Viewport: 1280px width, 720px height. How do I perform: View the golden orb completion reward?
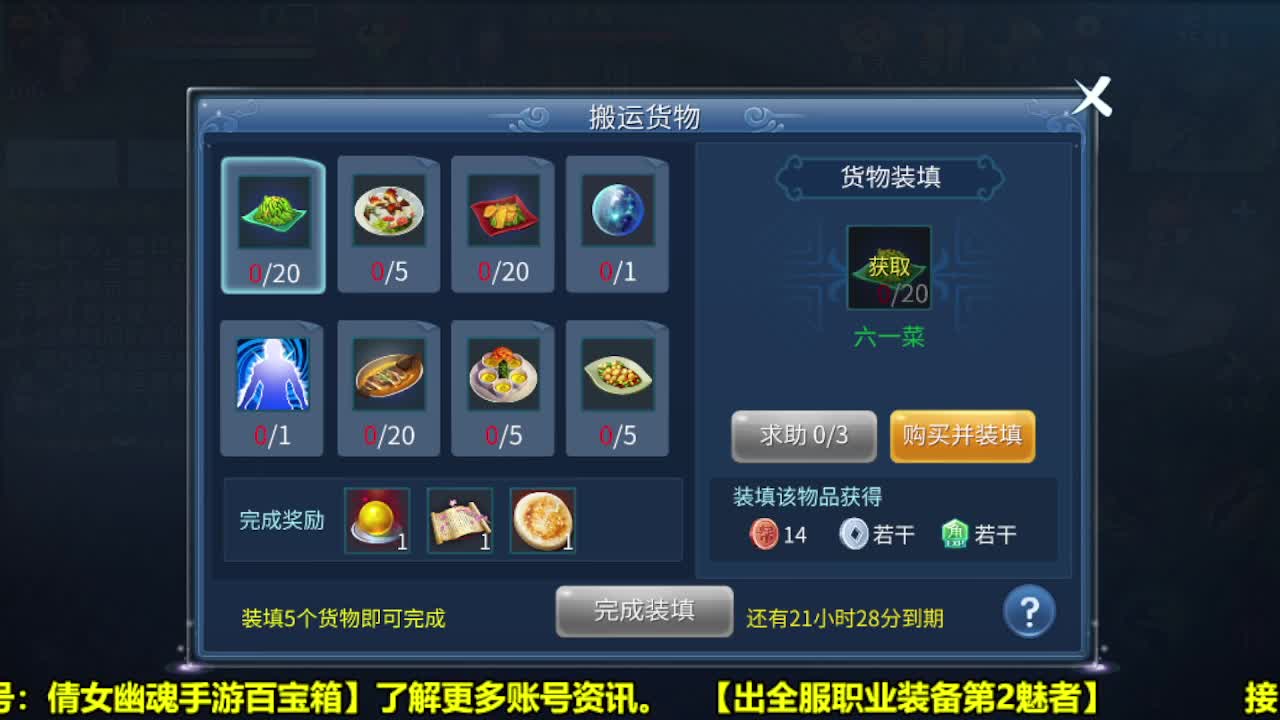point(378,520)
